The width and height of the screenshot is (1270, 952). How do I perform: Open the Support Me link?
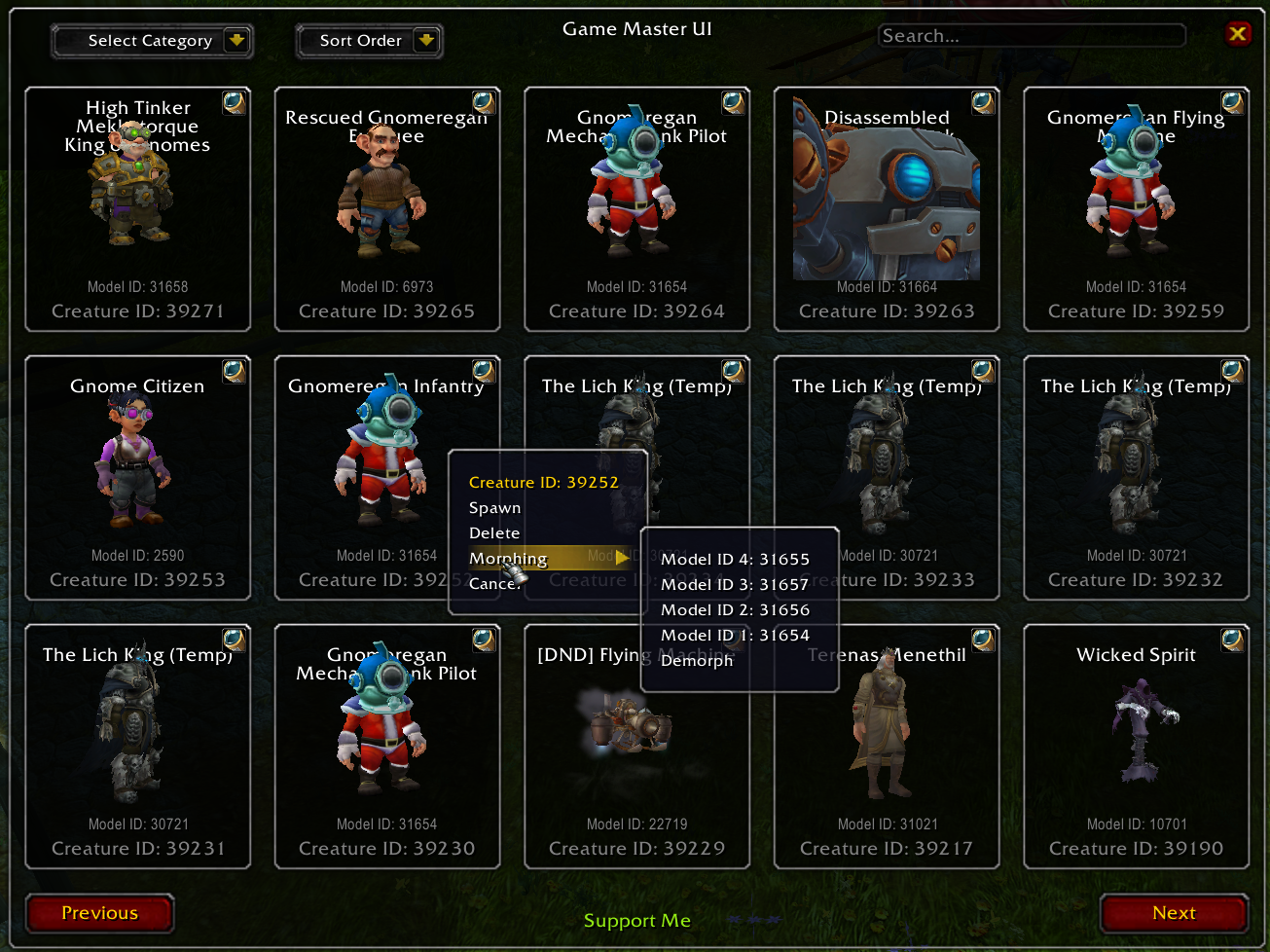pos(636,920)
